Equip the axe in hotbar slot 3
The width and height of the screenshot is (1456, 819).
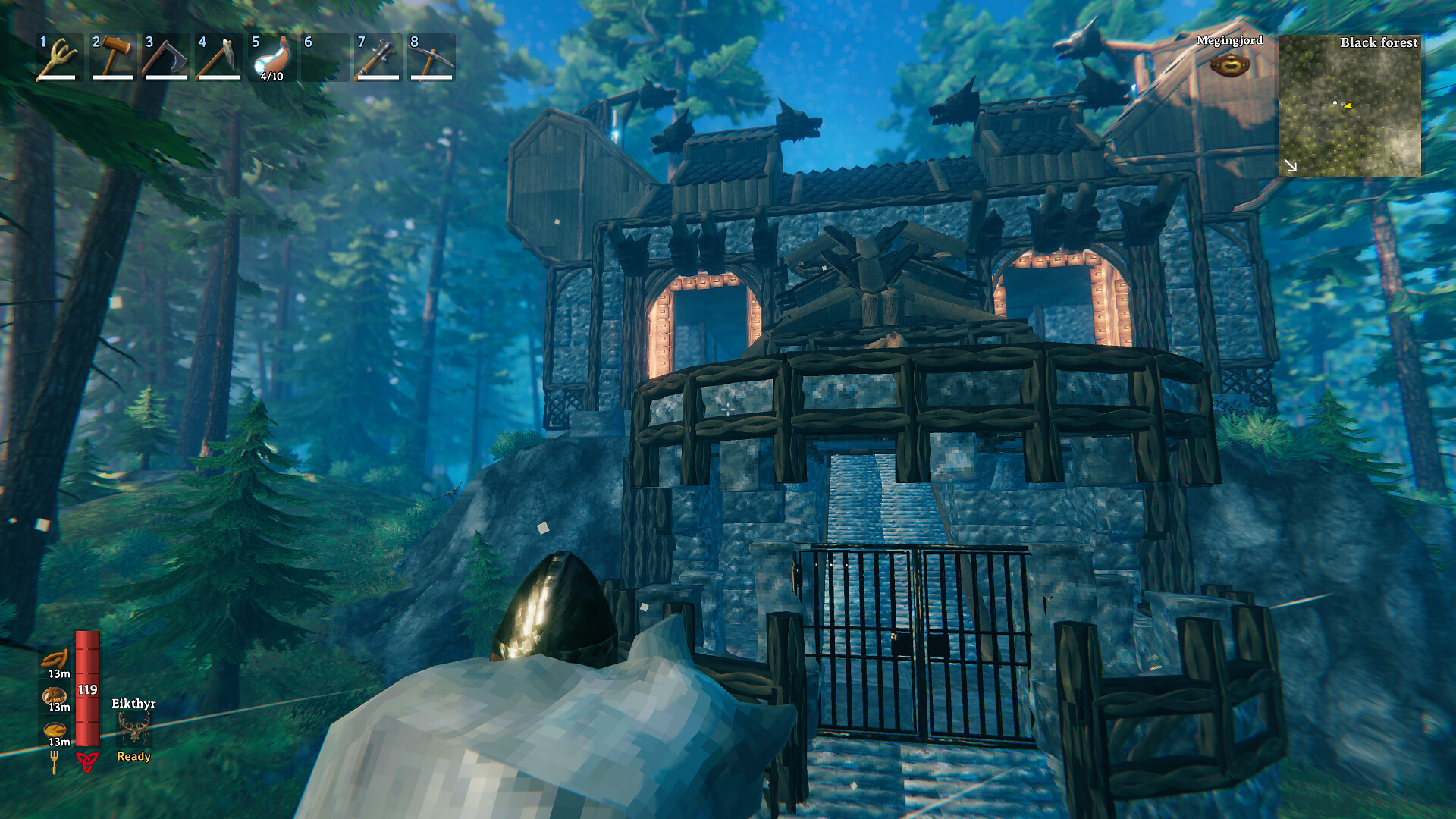165,59
